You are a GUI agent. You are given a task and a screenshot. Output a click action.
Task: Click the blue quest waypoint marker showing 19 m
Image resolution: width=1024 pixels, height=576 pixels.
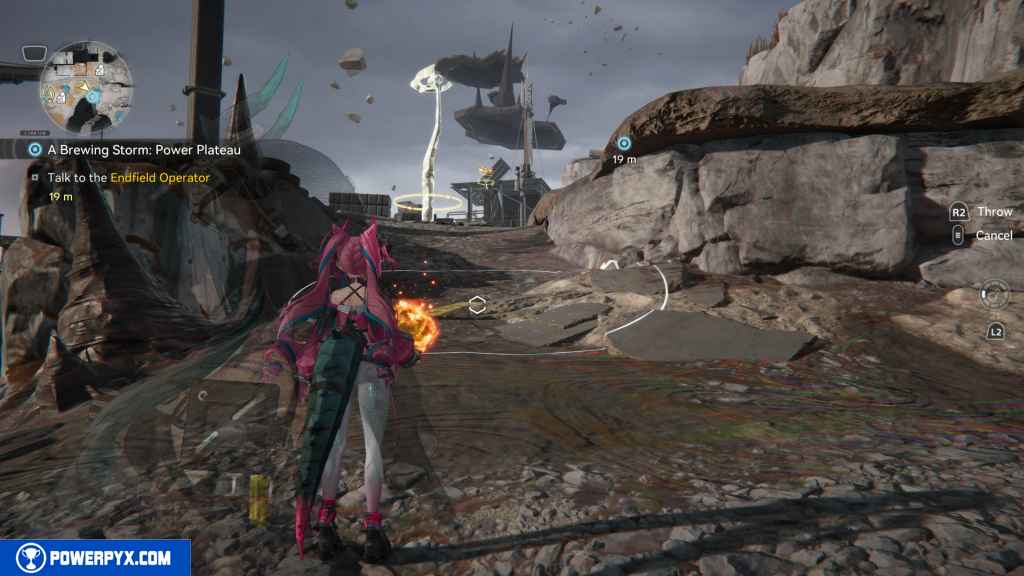point(624,144)
